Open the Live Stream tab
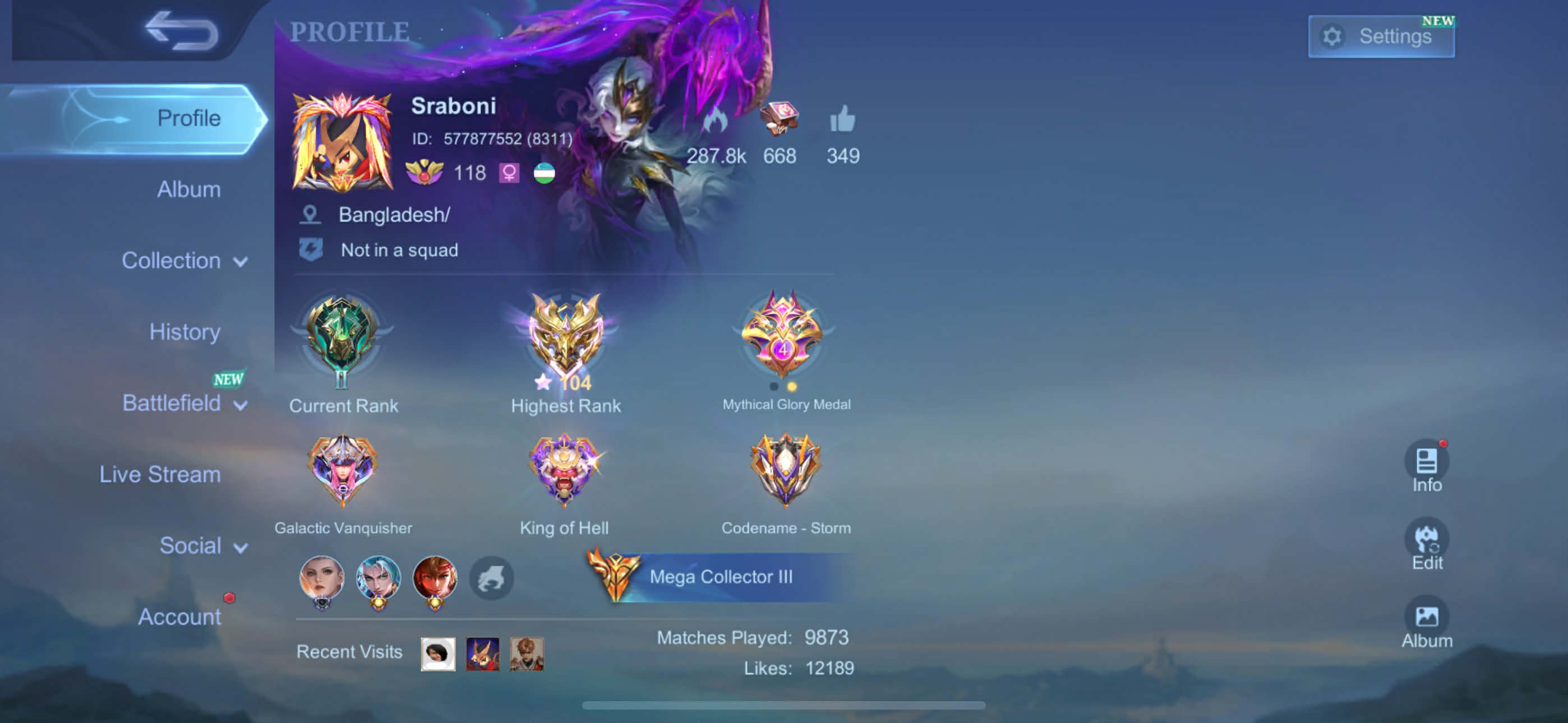Screen dimensions: 1568x723 160,474
